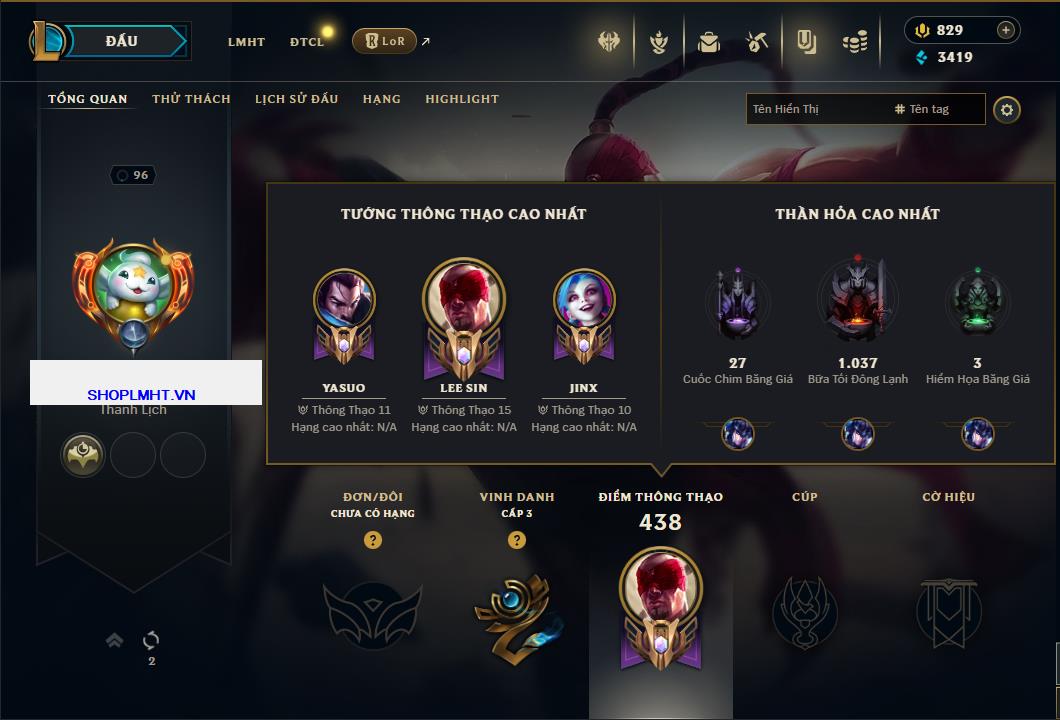Open the LỊCH SỬ ĐẤU tab
Screen dimensions: 1060x720
tap(296, 99)
